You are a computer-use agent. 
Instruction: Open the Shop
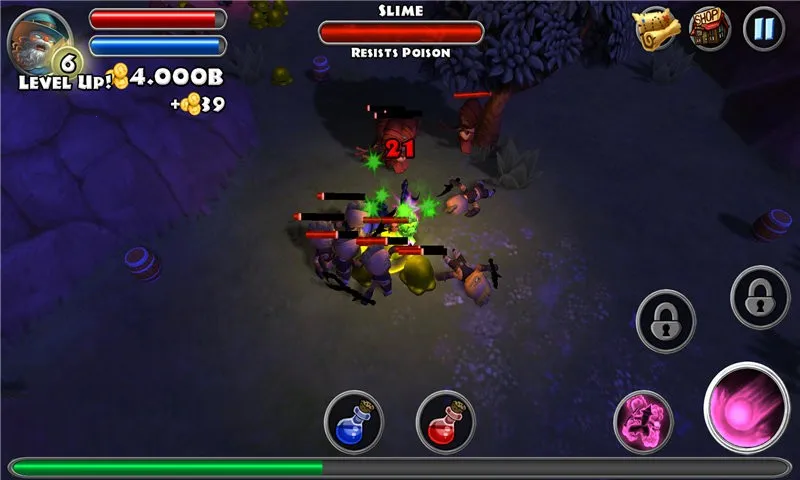(x=710, y=29)
